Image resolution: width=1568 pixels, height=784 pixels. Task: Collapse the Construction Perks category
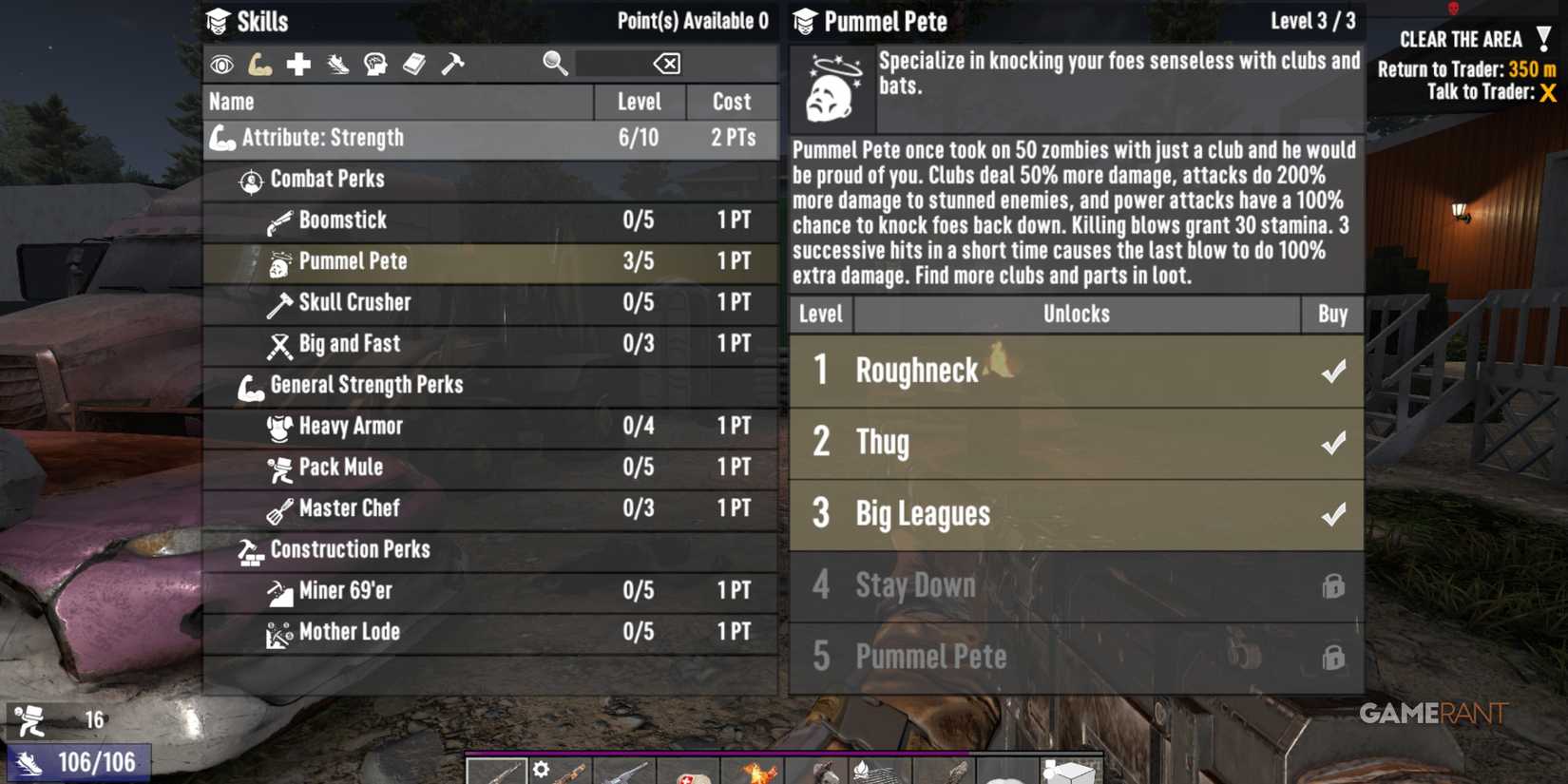coord(351,549)
